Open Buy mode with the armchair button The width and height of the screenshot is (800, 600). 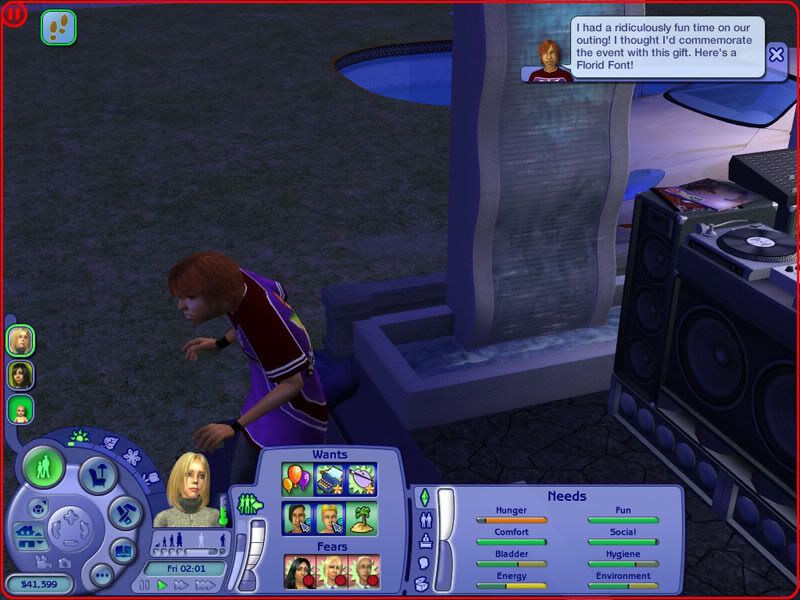pos(97,476)
